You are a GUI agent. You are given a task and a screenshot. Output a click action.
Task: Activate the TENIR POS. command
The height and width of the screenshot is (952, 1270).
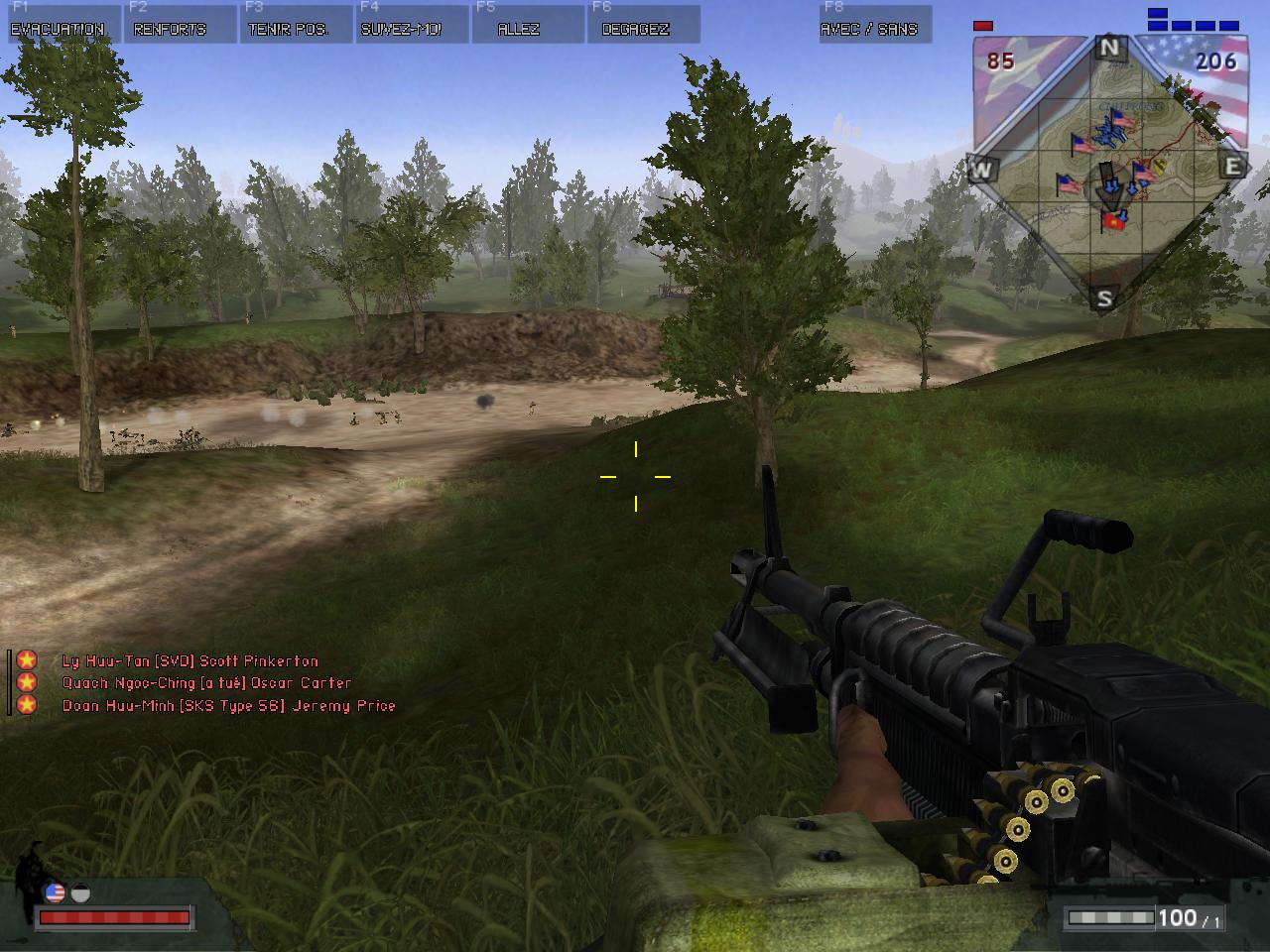(290, 26)
